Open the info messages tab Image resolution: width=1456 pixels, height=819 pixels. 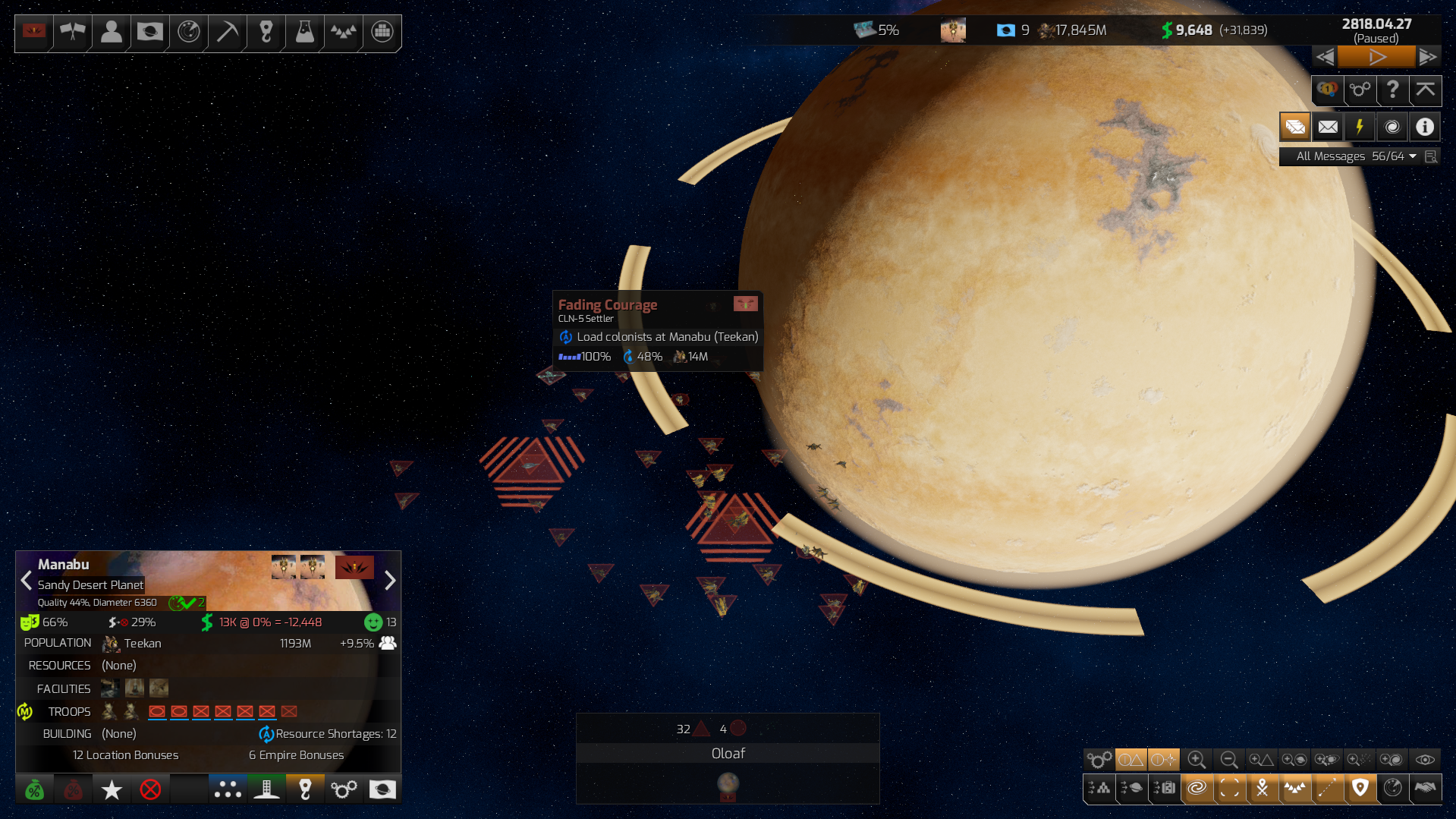click(1425, 127)
